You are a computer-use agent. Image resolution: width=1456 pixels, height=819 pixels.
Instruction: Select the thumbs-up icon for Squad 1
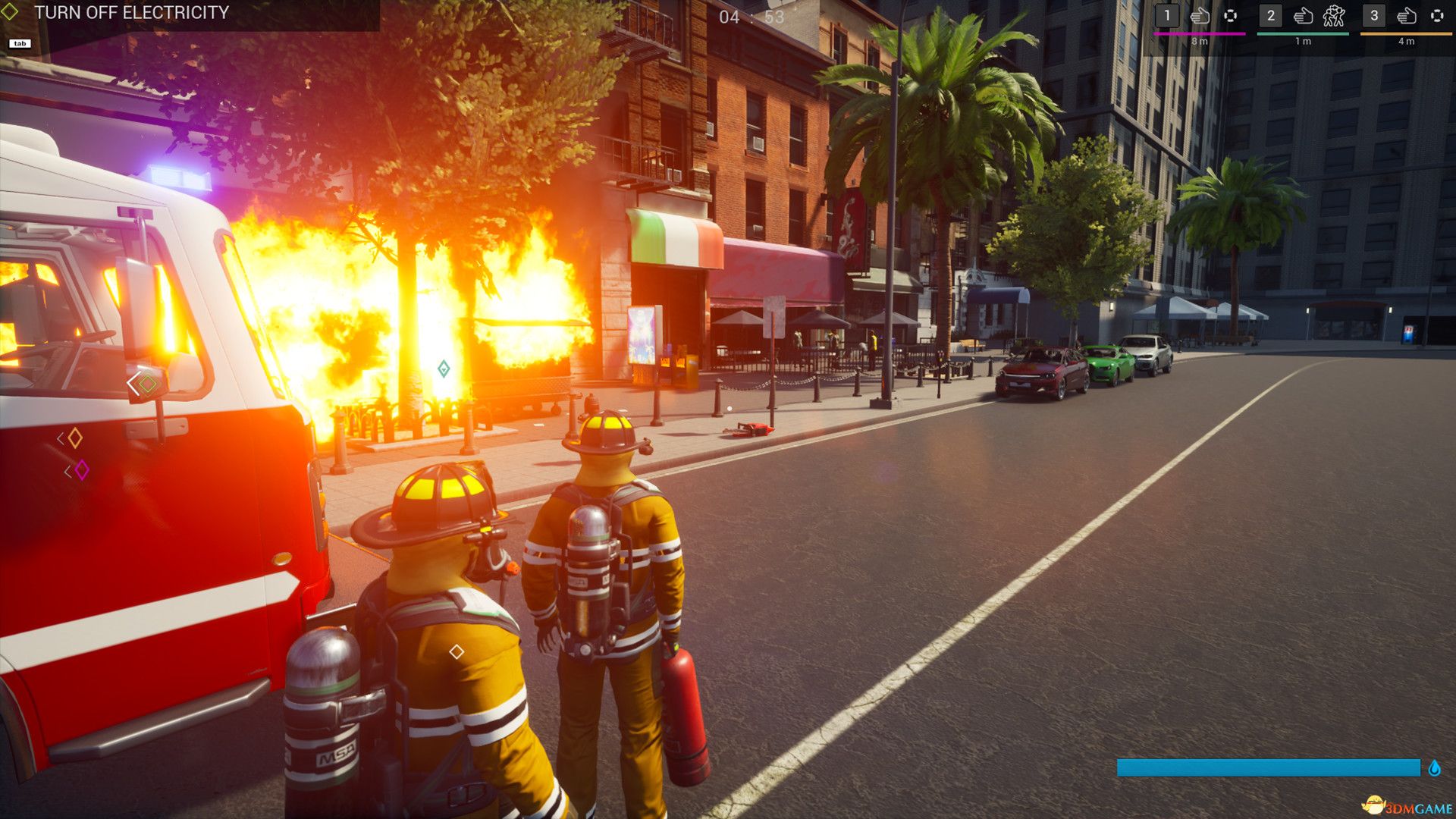click(x=1200, y=16)
